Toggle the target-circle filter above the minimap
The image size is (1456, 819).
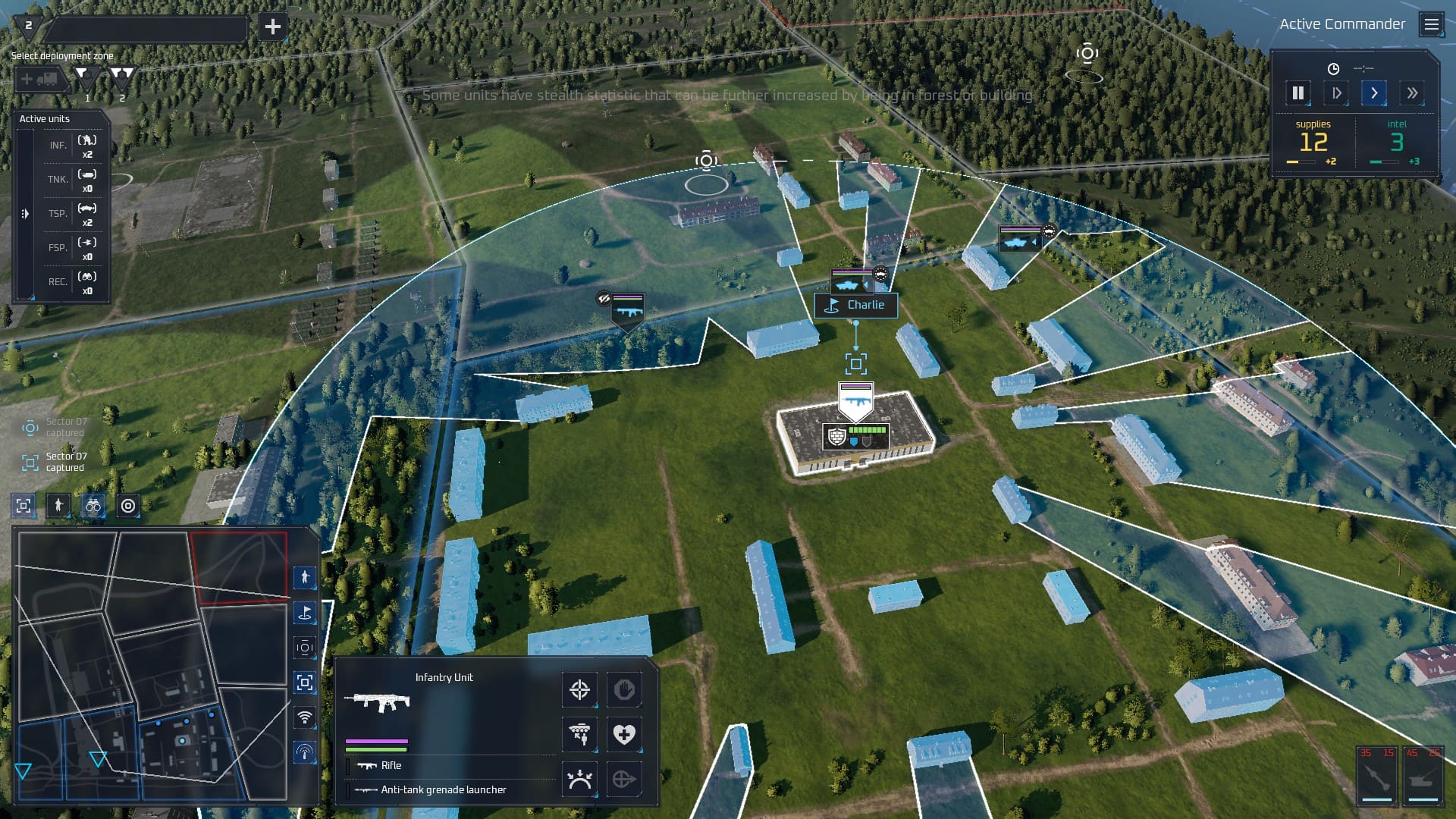pos(128,506)
